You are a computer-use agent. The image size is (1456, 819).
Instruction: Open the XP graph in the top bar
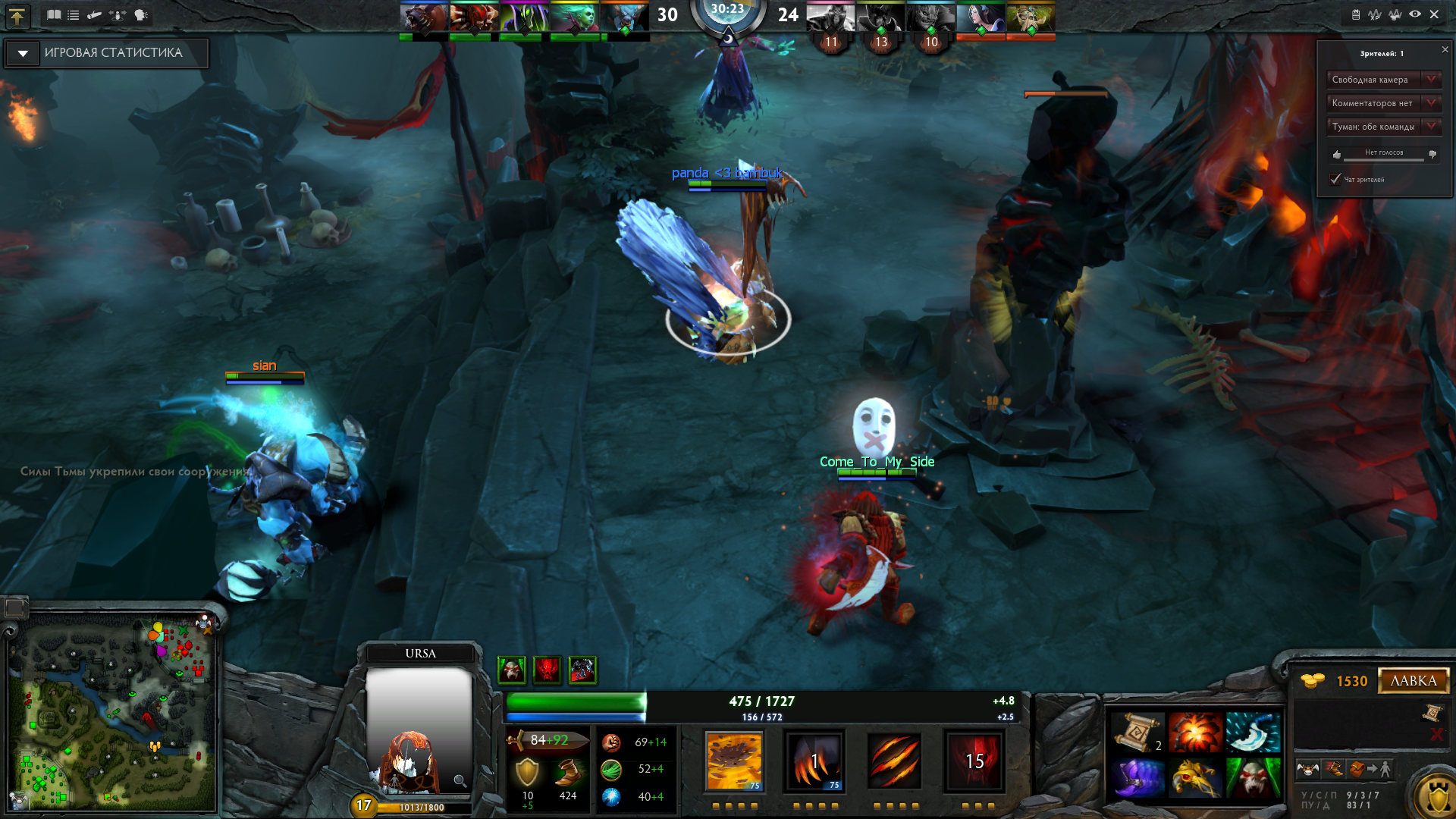(x=1375, y=14)
